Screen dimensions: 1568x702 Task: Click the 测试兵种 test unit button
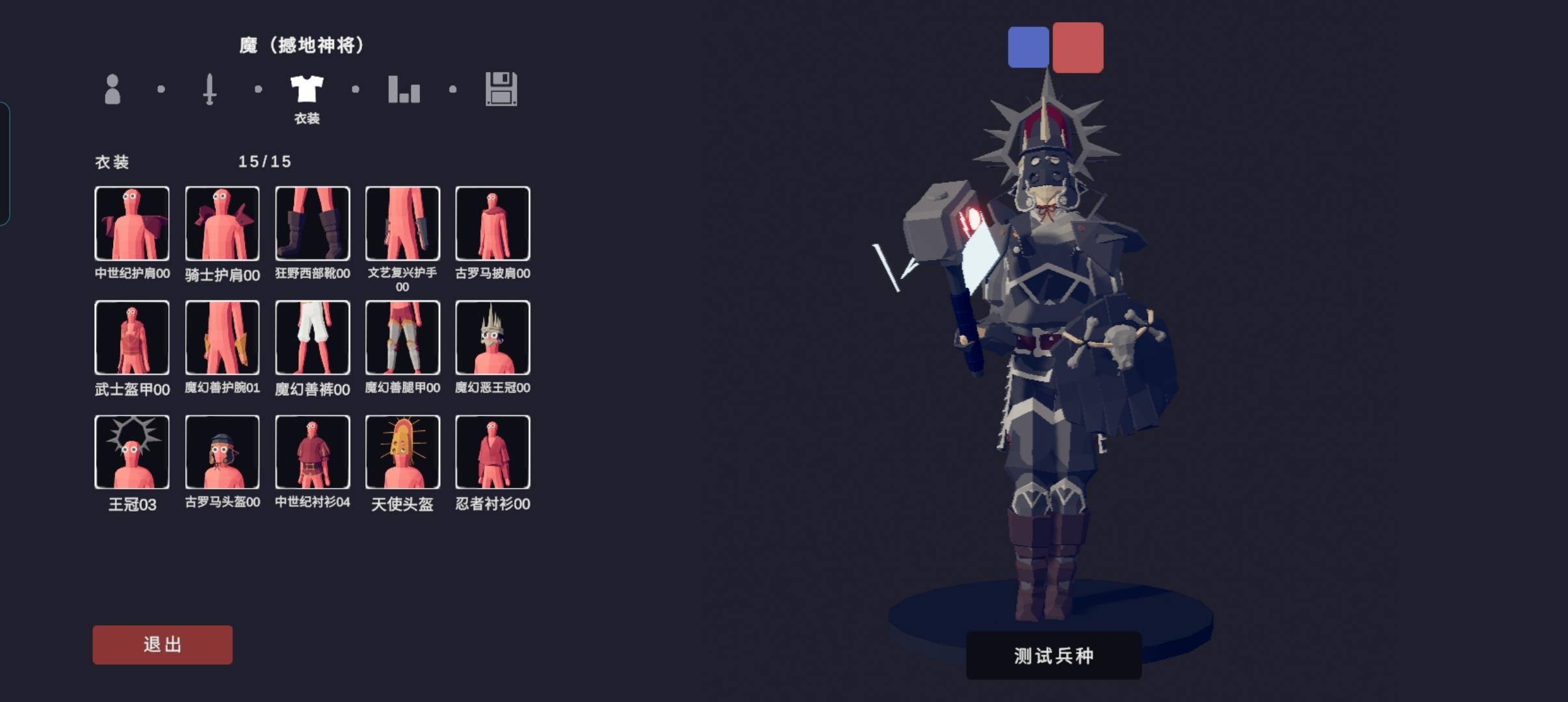1052,656
